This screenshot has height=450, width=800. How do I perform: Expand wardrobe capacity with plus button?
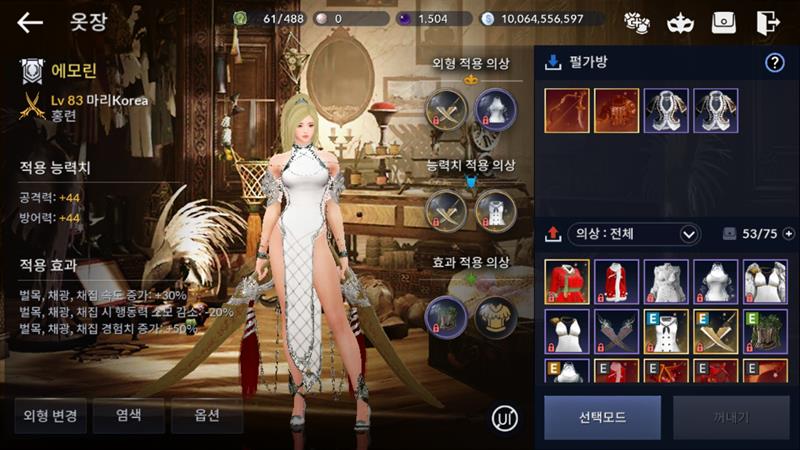point(789,234)
